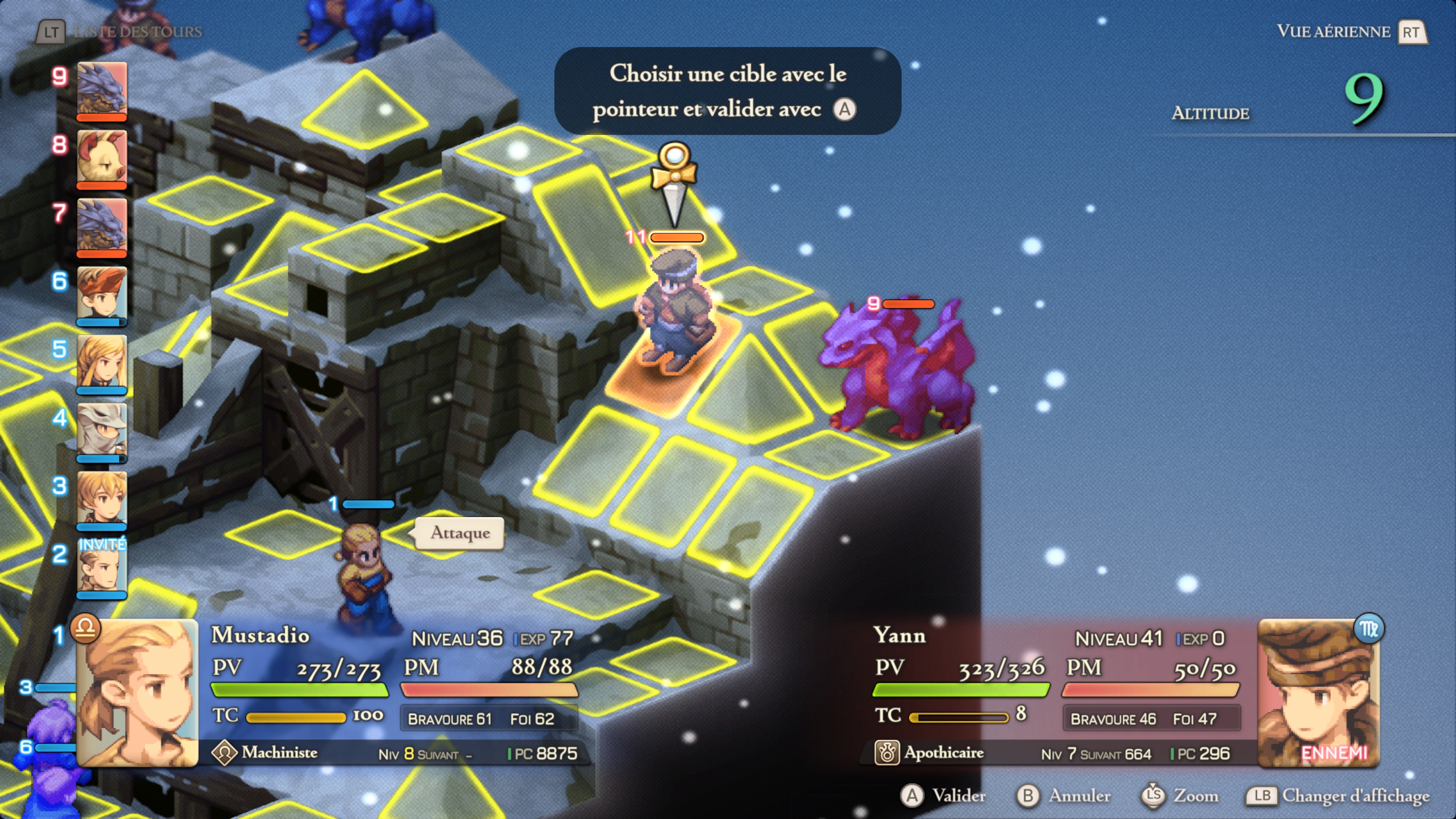Pick the long-haired blonde woman turn portrait

click(x=102, y=362)
